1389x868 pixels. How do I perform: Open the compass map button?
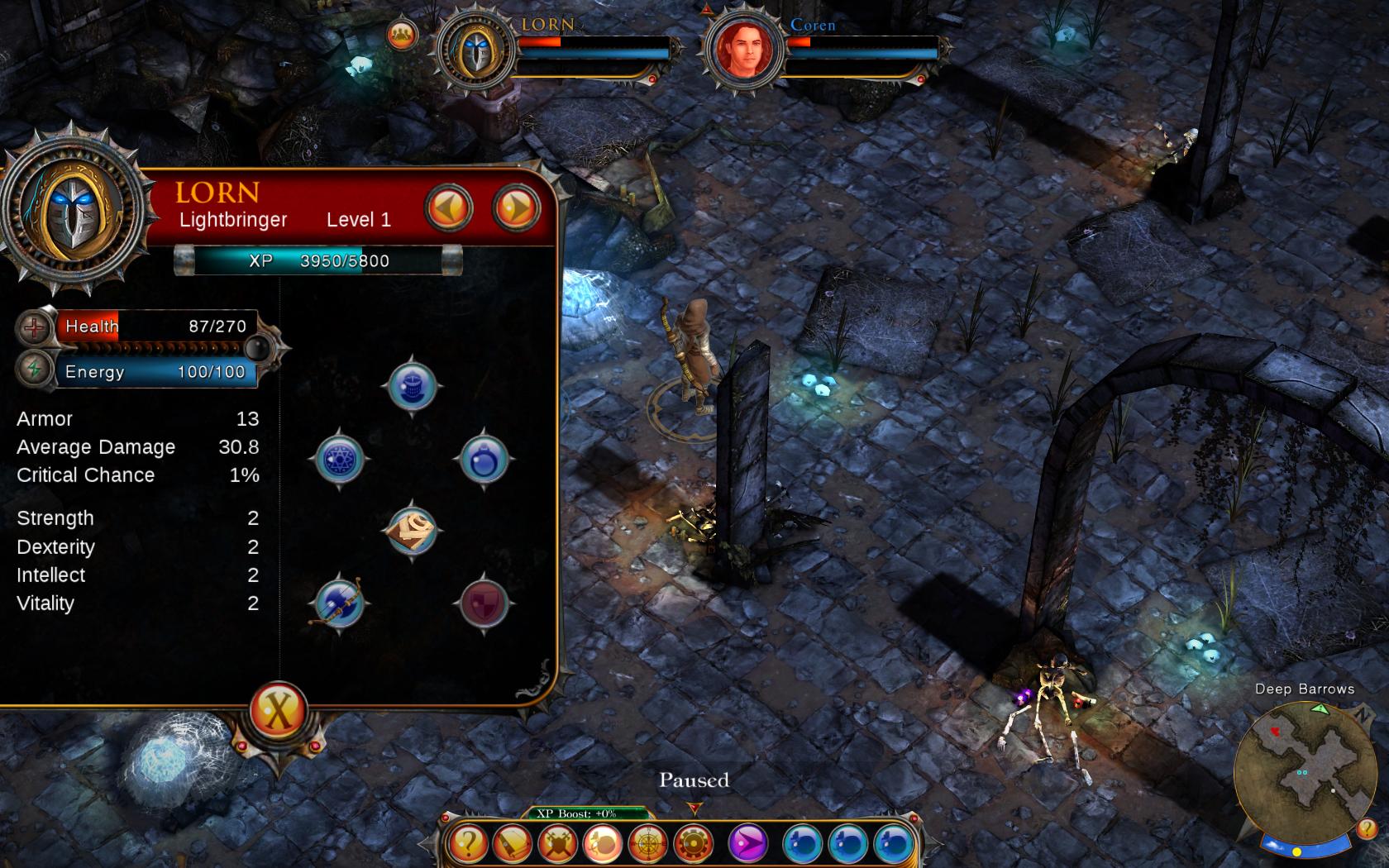[x=648, y=844]
